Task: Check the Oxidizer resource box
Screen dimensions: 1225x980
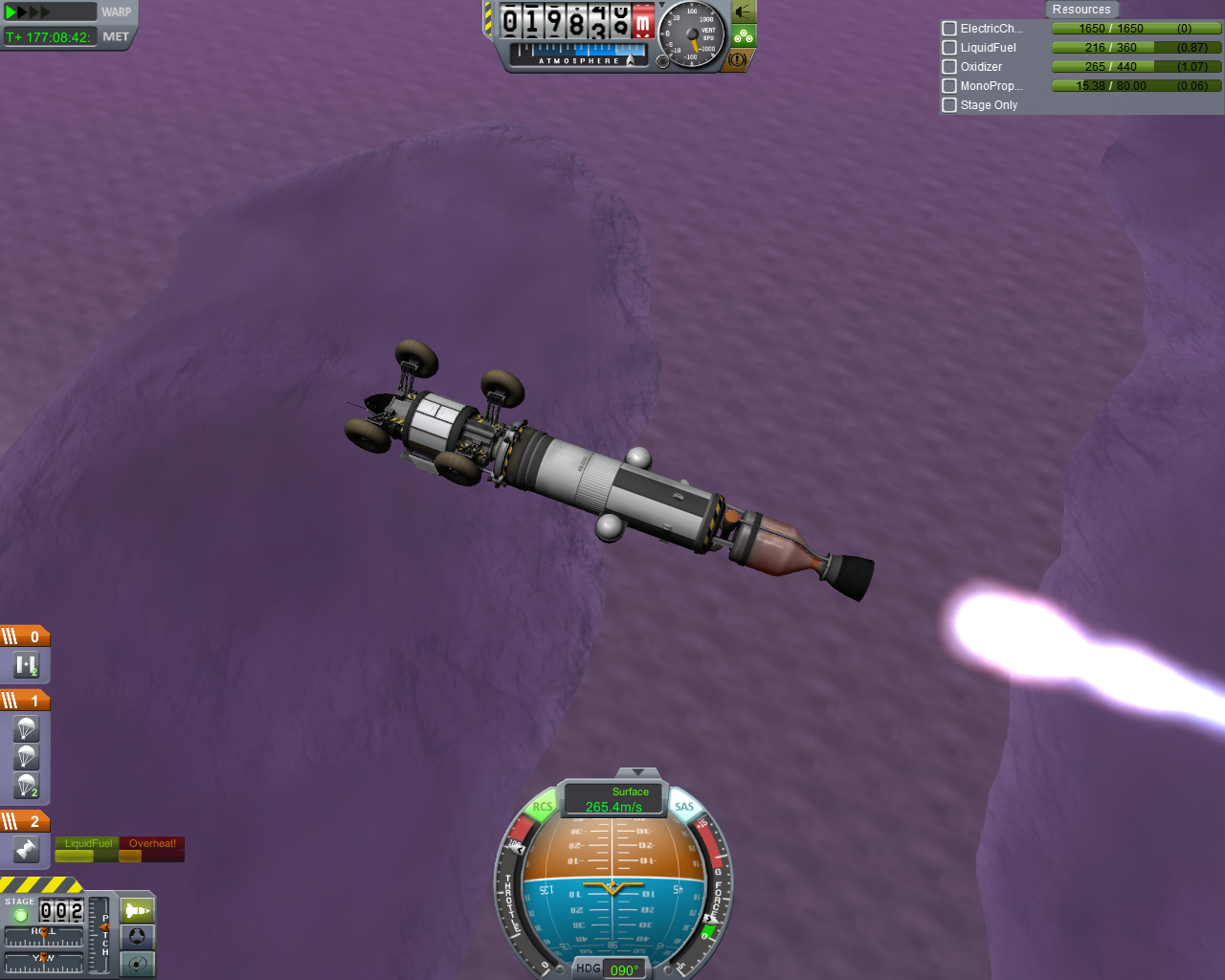Action: tap(949, 67)
